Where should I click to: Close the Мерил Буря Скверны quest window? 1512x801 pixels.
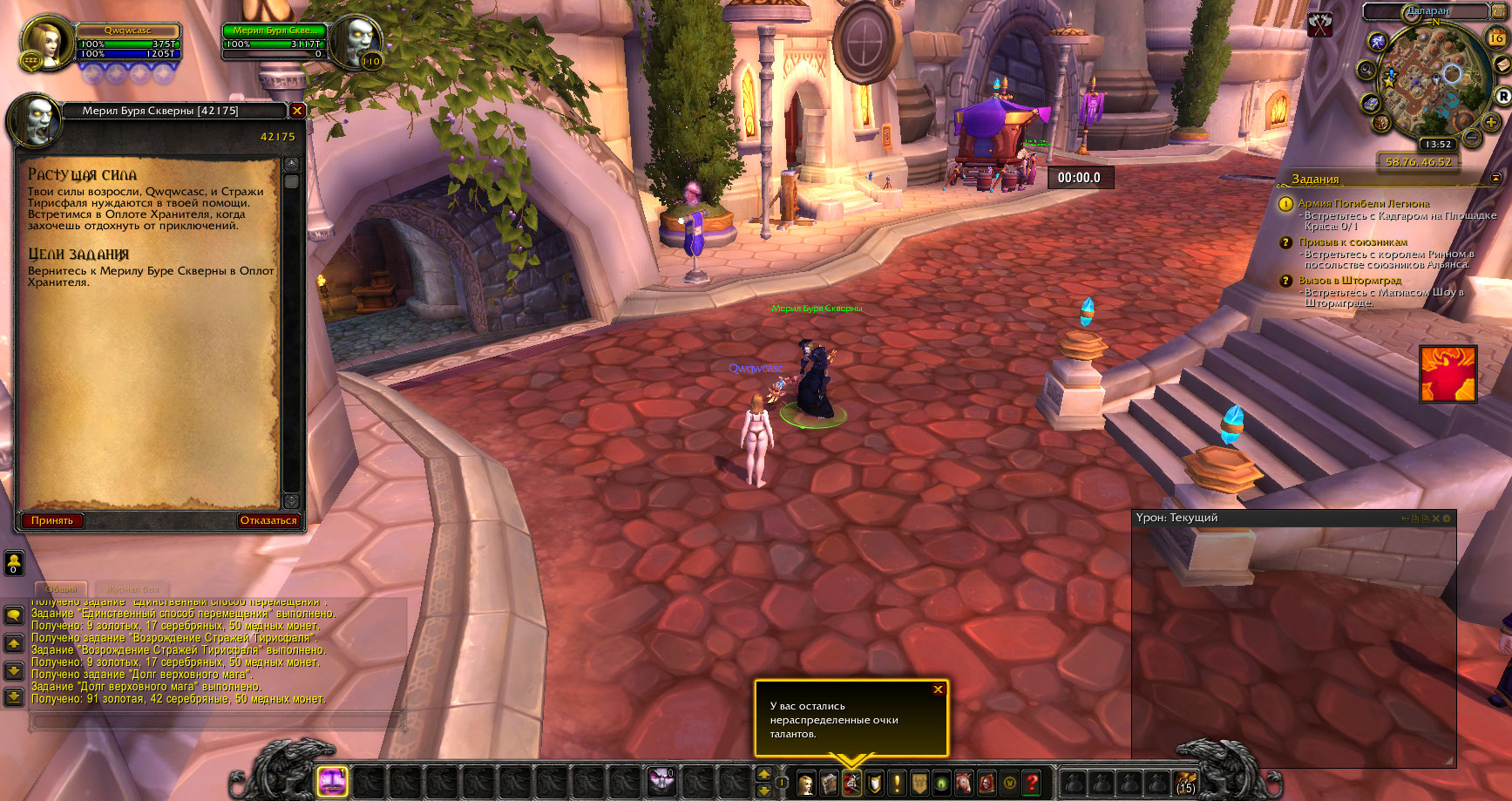297,111
